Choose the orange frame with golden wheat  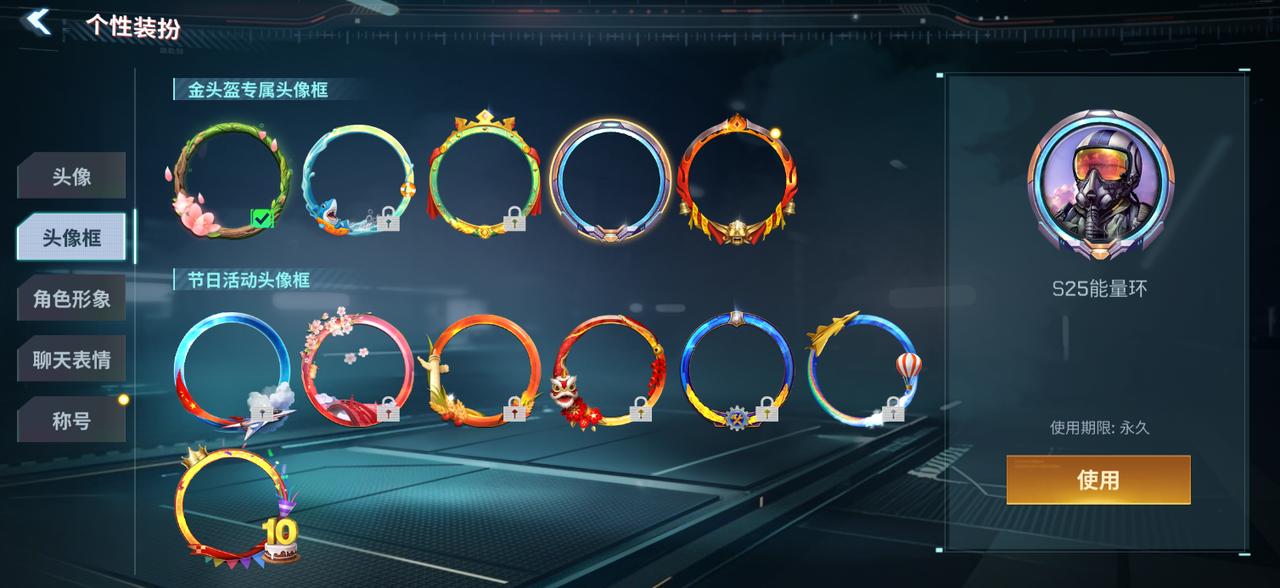click(x=484, y=369)
